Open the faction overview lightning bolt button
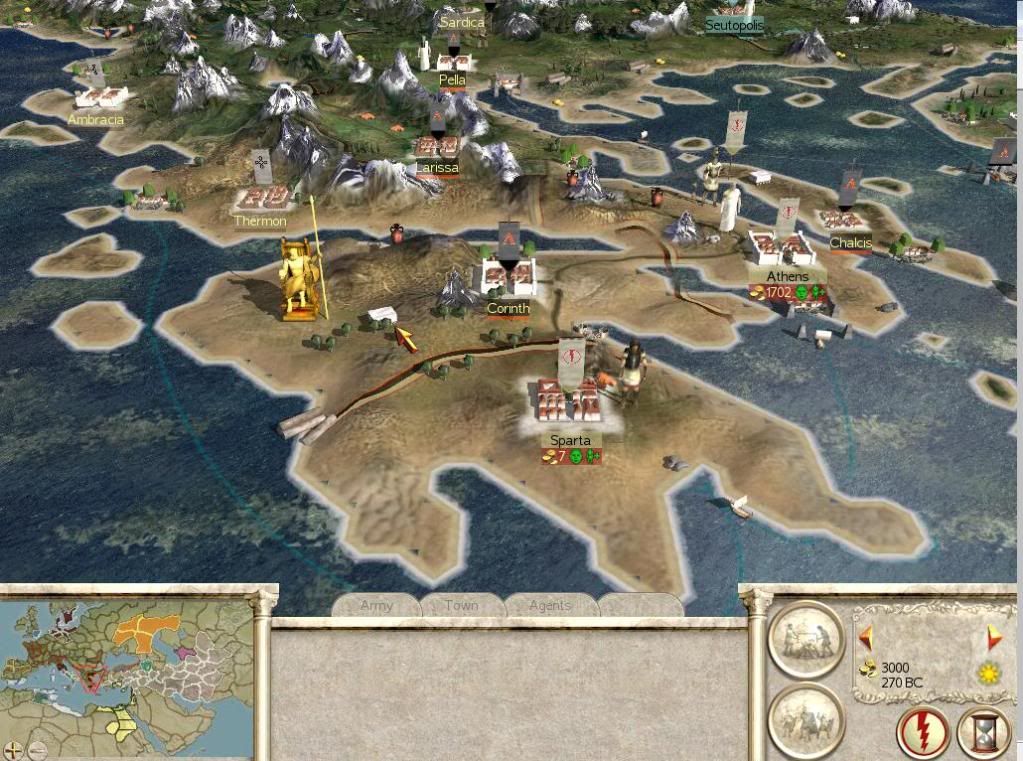Screen dimensions: 1023x761 (922, 732)
